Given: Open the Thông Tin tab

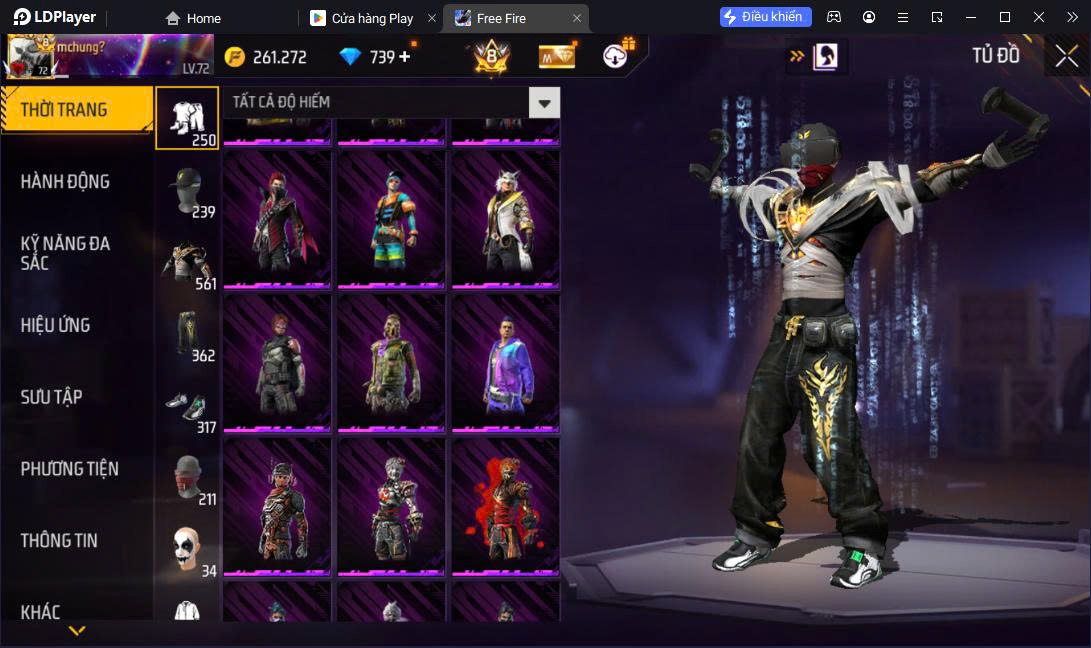Looking at the screenshot, I should [x=59, y=541].
